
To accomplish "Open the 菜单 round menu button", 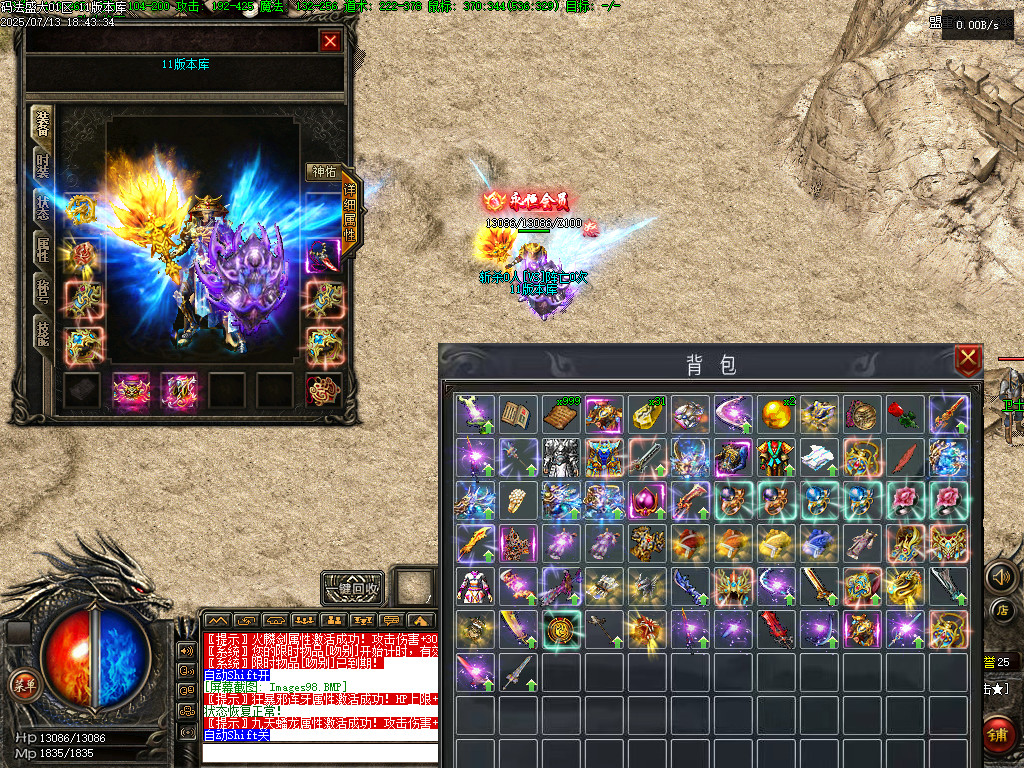I will pyautogui.click(x=21, y=684).
